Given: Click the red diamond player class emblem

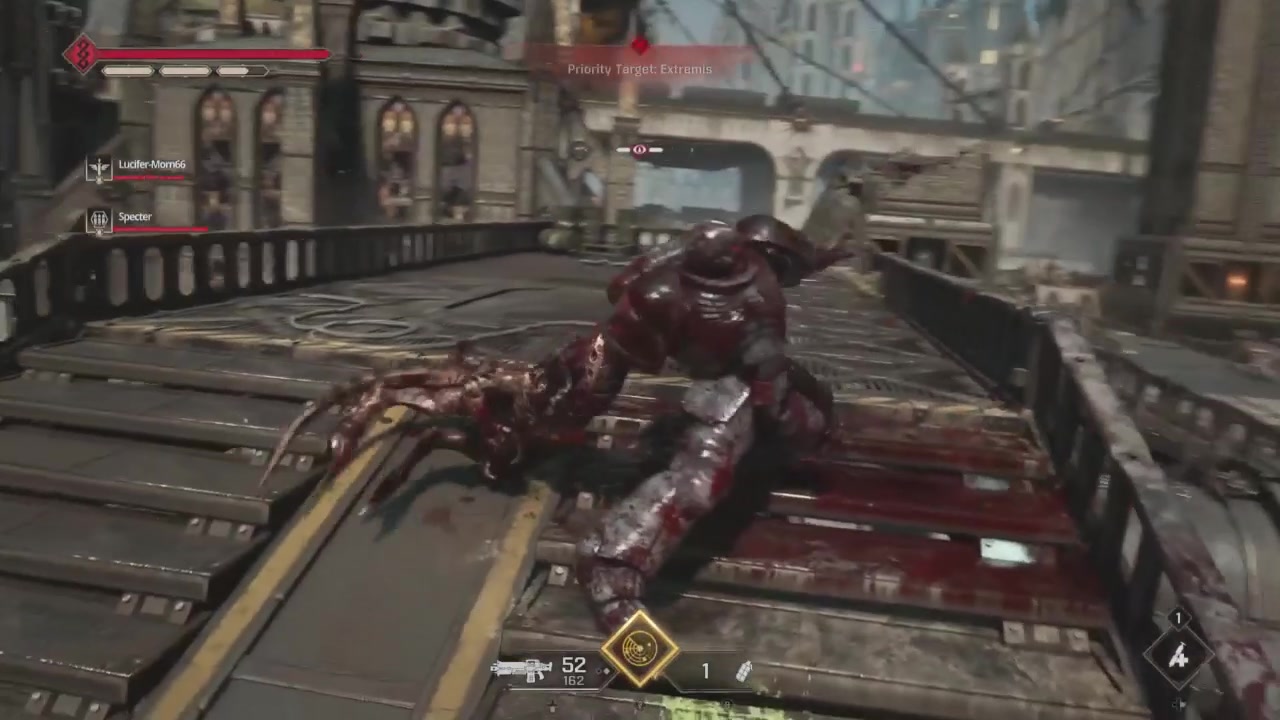Looking at the screenshot, I should (x=80, y=54).
